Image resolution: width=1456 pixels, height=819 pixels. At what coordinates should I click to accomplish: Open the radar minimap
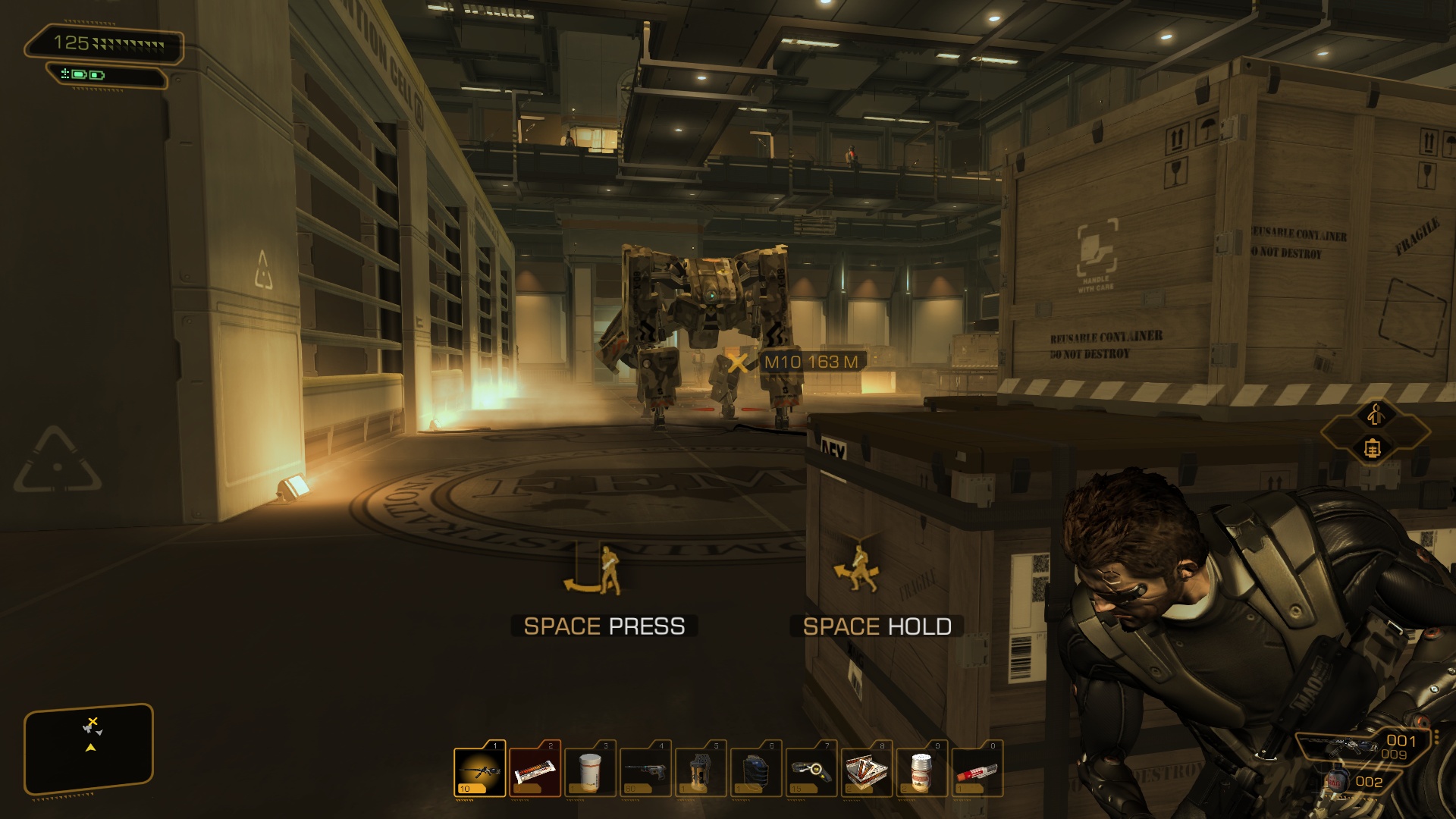pos(89,749)
